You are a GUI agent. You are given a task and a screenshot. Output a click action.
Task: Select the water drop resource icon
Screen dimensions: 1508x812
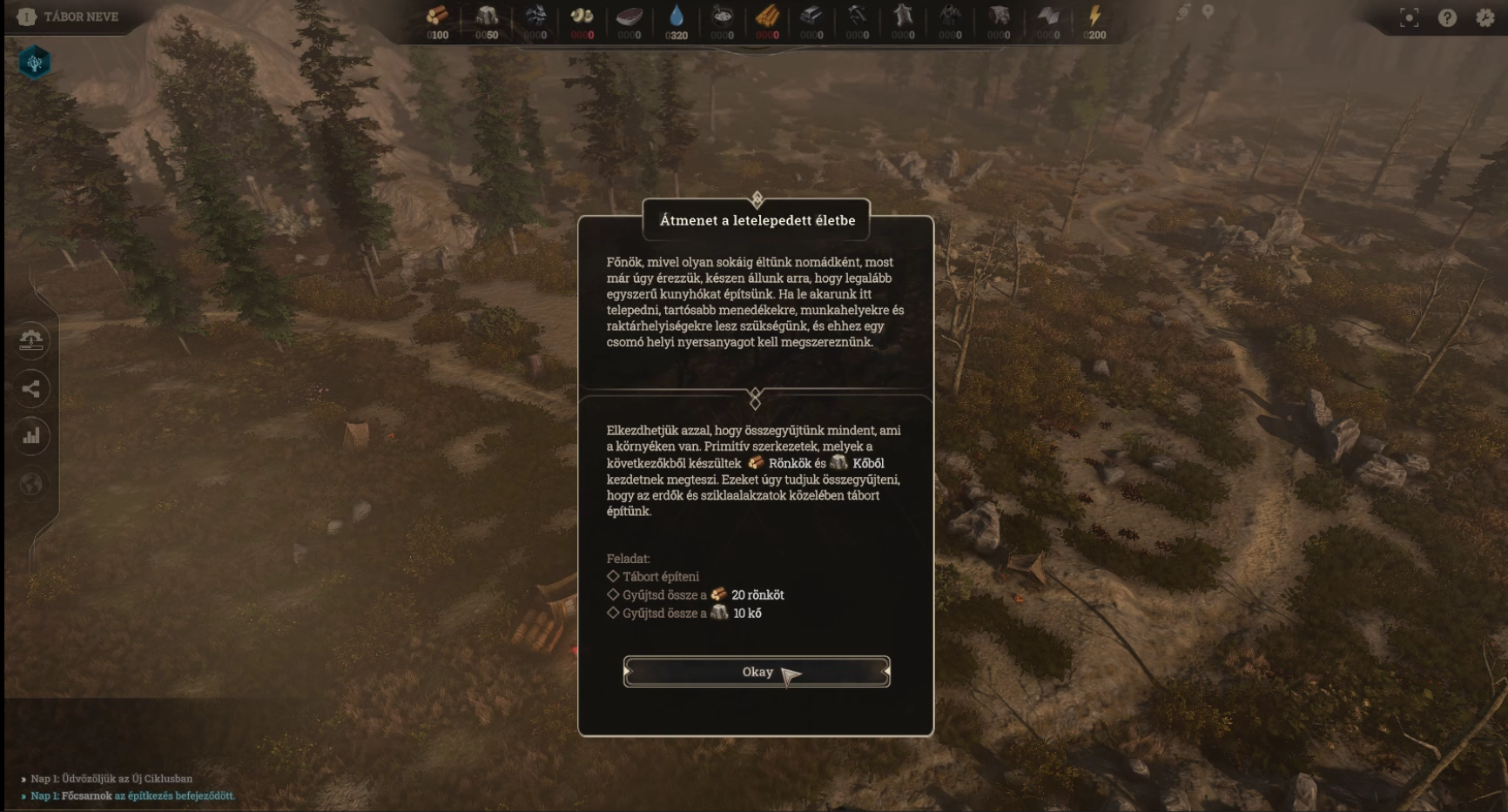[677, 16]
